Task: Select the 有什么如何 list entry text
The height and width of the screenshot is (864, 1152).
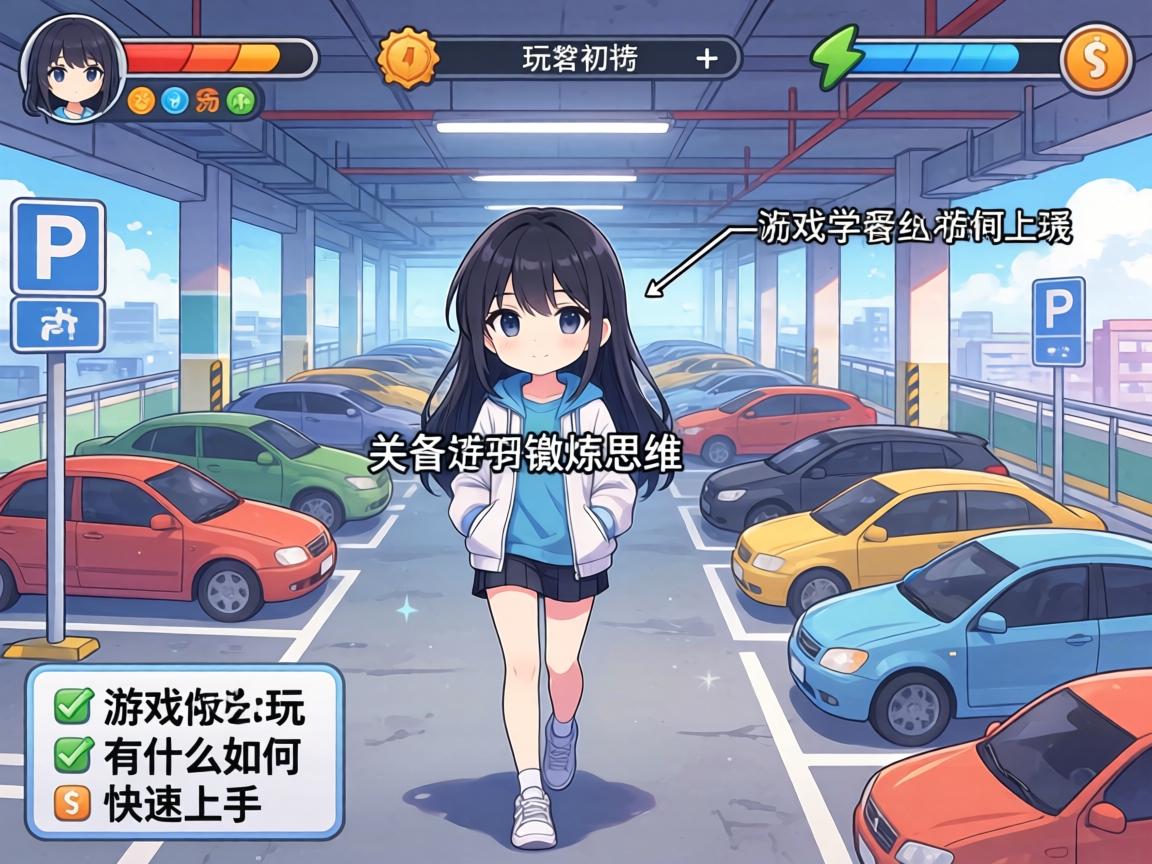Action: (200, 755)
